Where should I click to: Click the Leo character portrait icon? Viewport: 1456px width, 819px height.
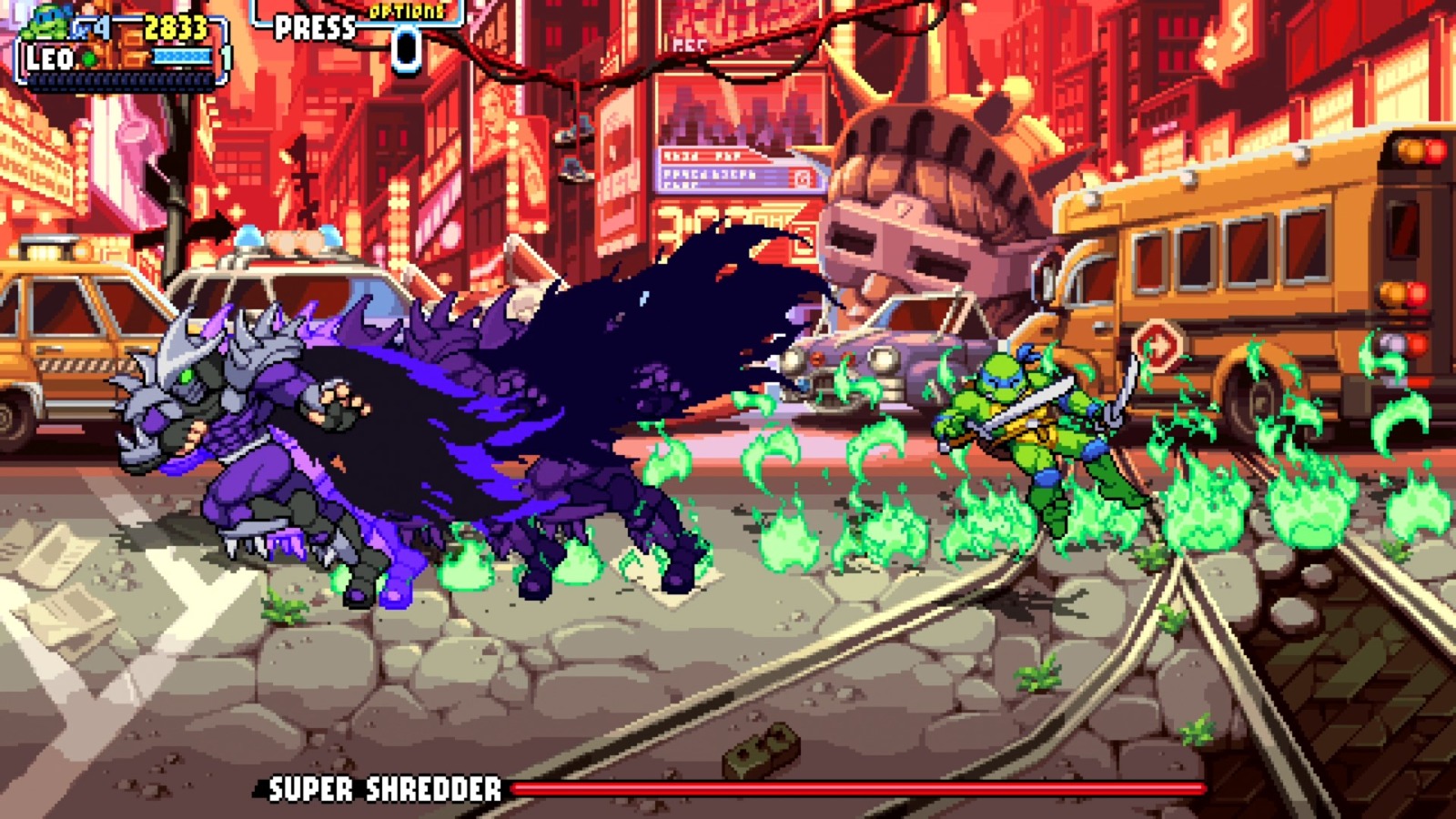click(x=45, y=23)
